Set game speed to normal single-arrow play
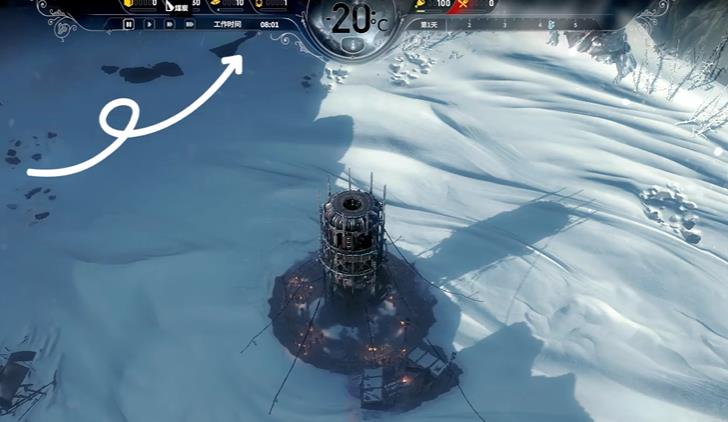This screenshot has width=728, height=422. (149, 23)
